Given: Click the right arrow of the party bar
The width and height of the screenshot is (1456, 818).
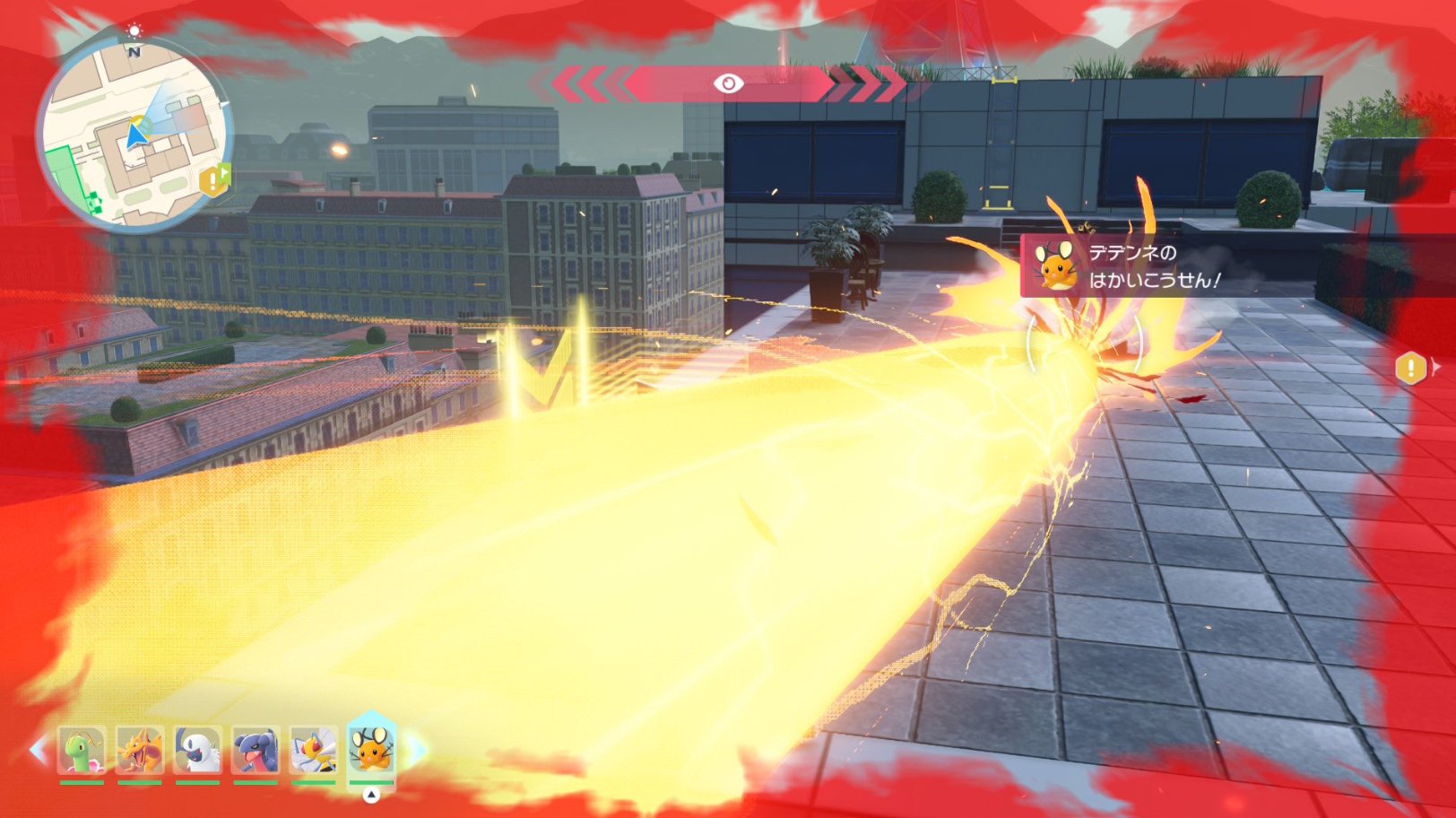Looking at the screenshot, I should coord(418,750).
